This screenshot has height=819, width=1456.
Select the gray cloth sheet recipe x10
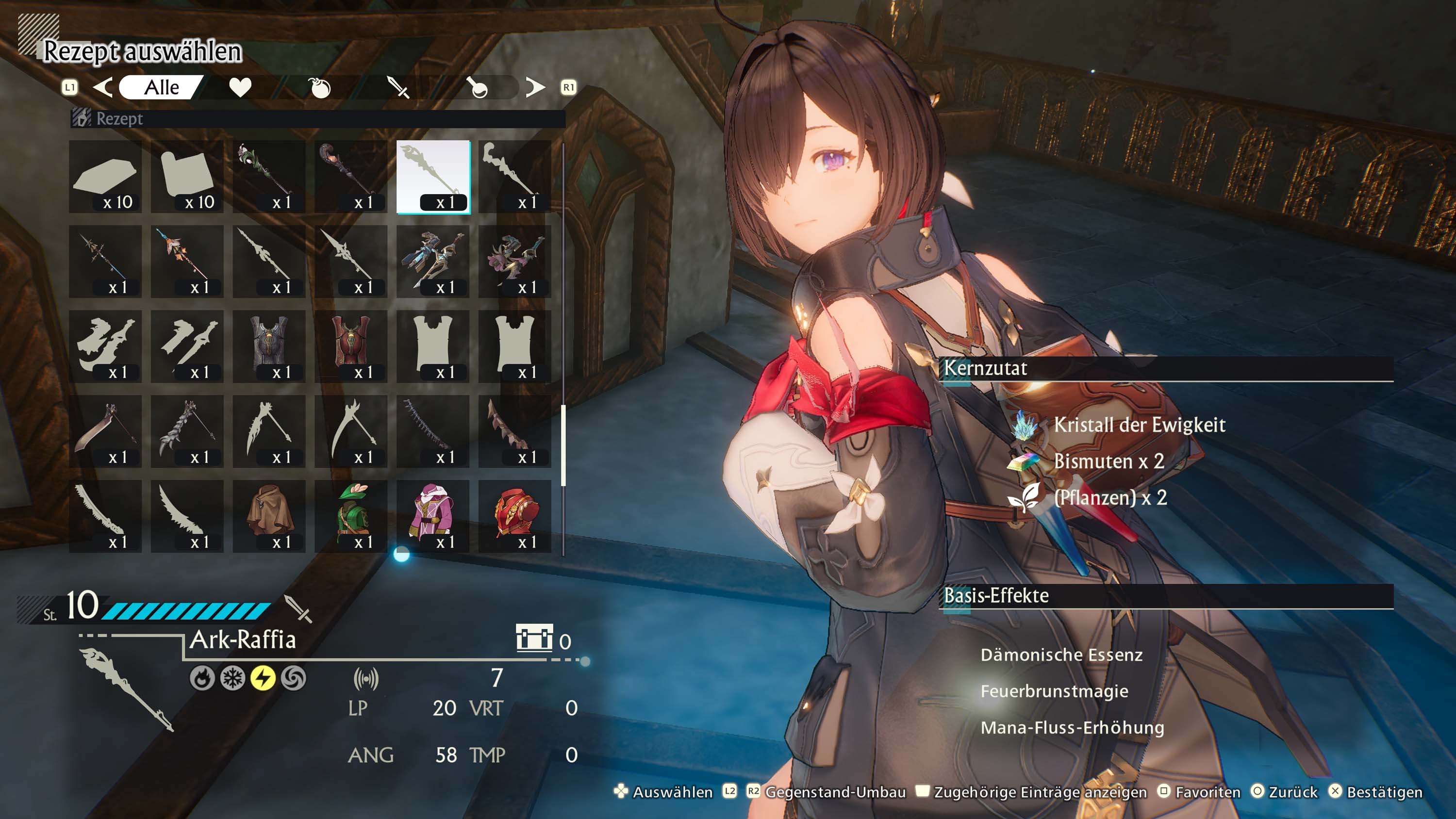point(187,177)
